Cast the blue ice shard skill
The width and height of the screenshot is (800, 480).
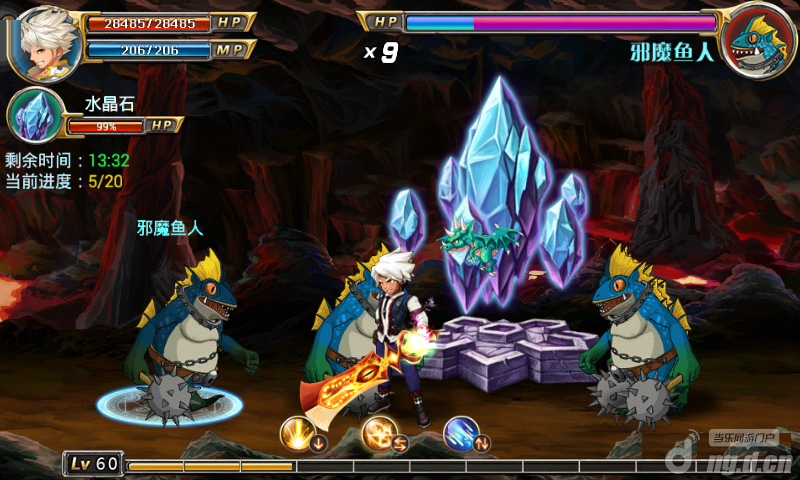pyautogui.click(x=461, y=434)
